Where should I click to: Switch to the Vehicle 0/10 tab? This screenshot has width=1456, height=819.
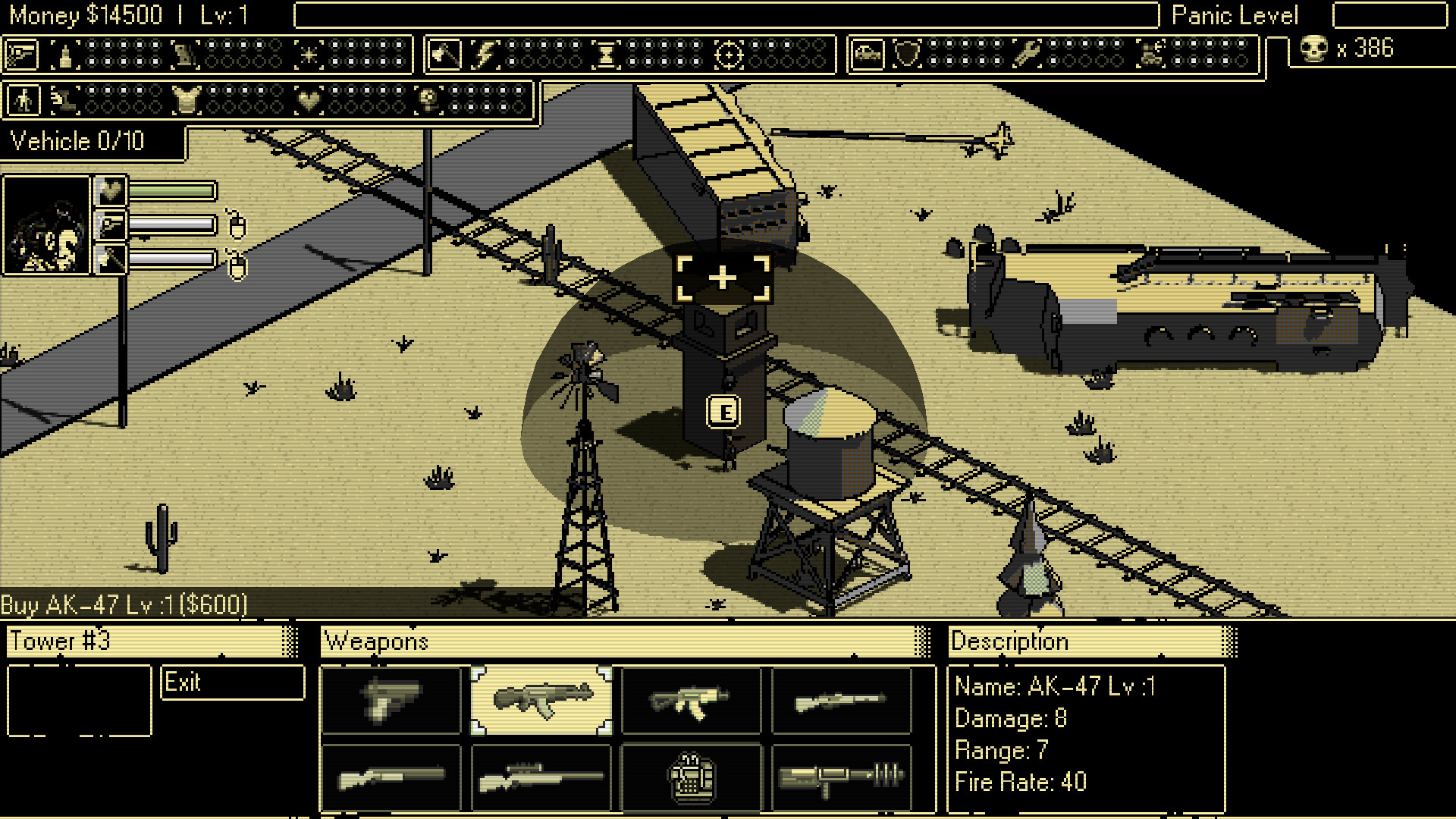click(76, 141)
